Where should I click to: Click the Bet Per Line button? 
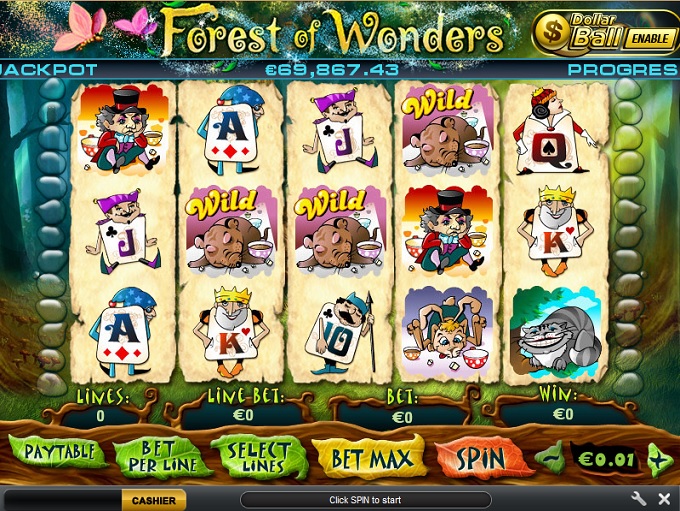[162, 458]
